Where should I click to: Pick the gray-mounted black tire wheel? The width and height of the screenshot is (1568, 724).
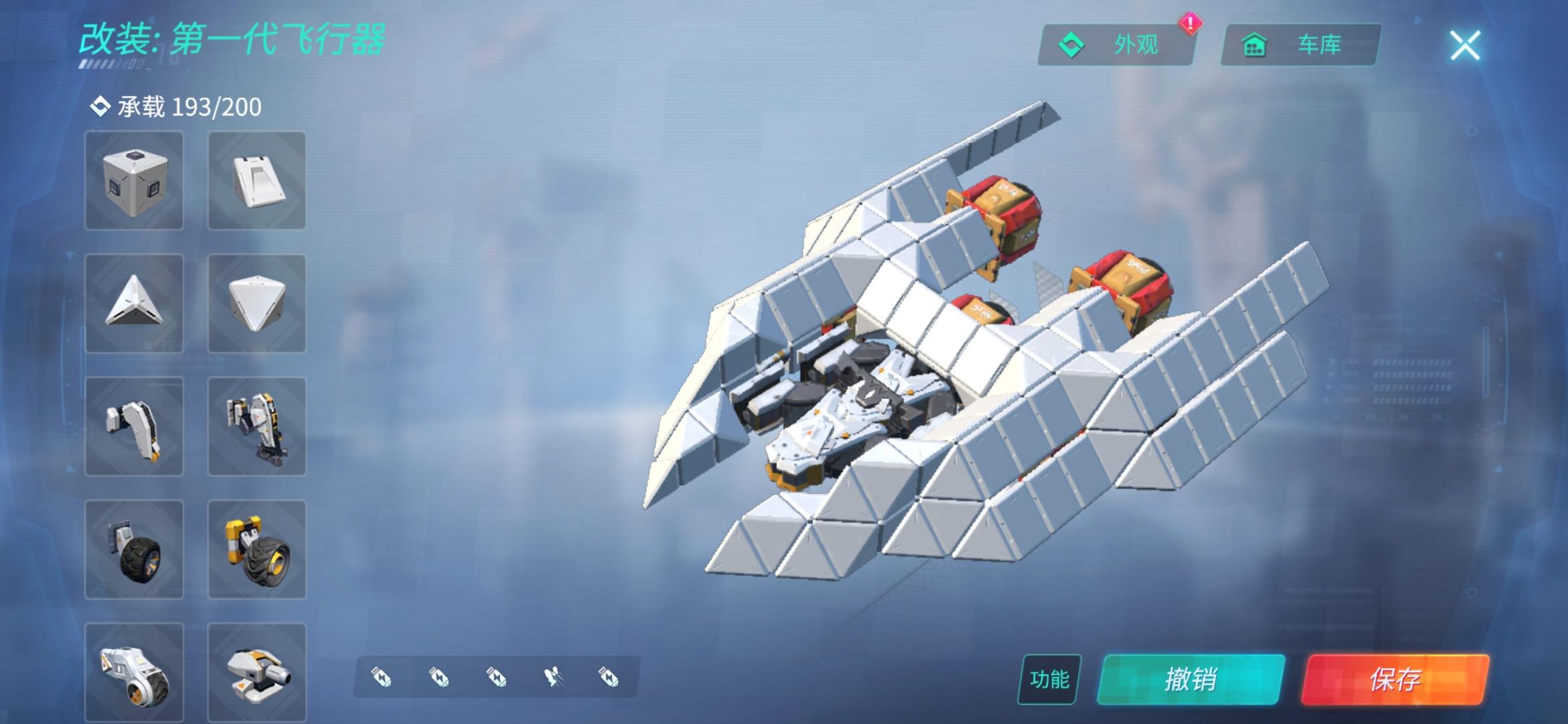134,549
